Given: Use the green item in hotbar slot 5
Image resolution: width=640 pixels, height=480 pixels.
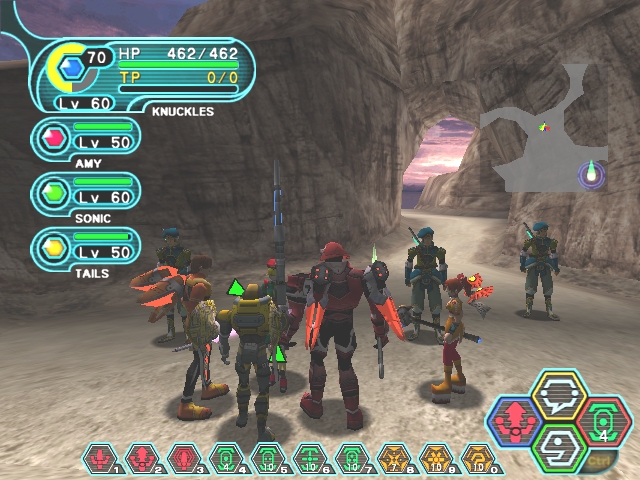Looking at the screenshot, I should click(x=267, y=459).
